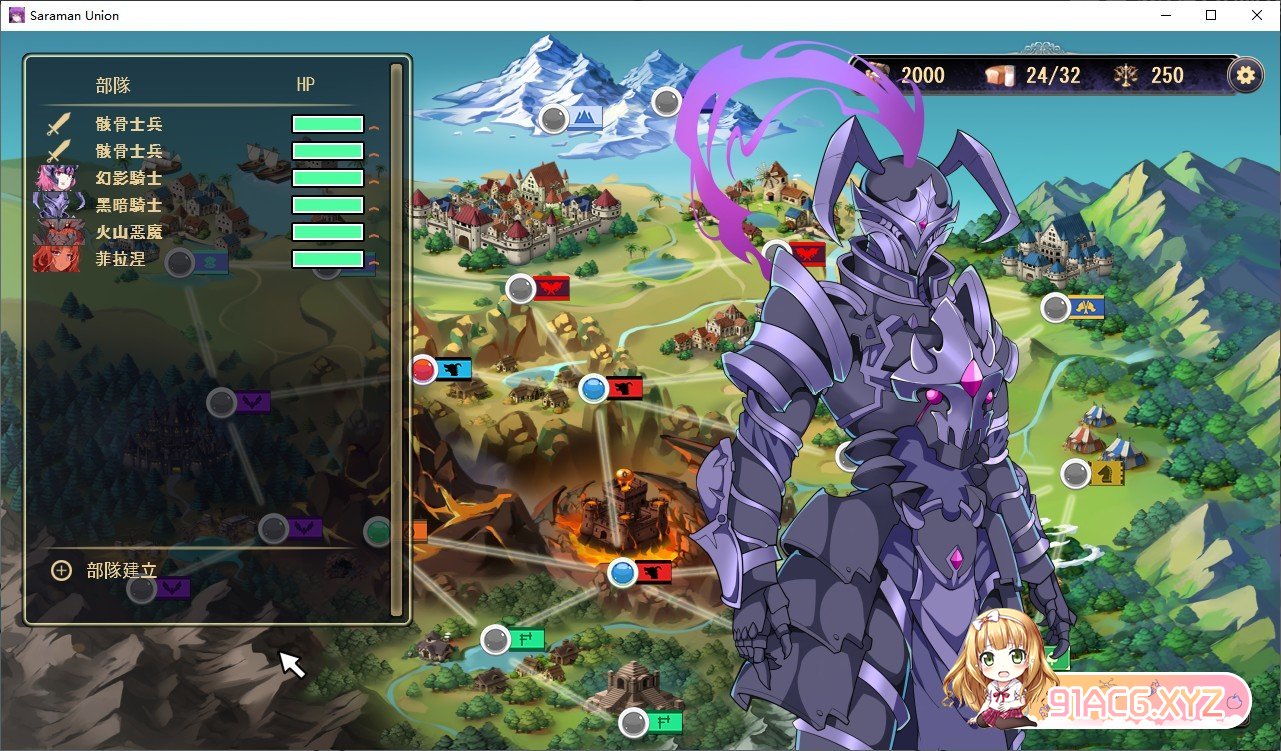Choose the map node with mountain flag
Image resolution: width=1281 pixels, height=751 pixels.
(x=554, y=119)
